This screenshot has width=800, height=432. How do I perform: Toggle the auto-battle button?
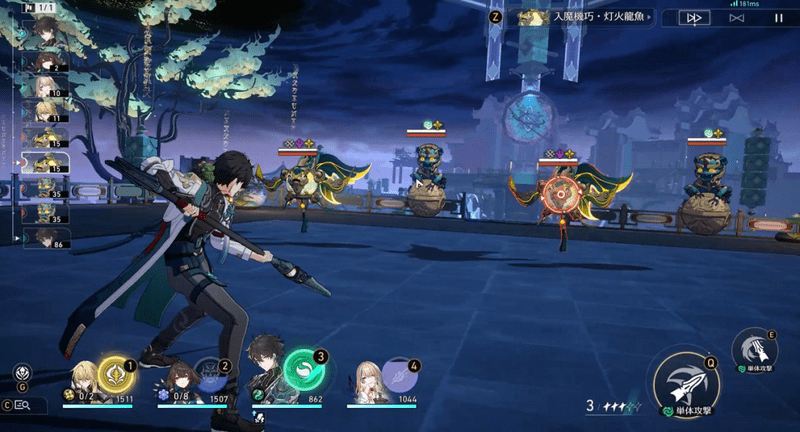(736, 17)
